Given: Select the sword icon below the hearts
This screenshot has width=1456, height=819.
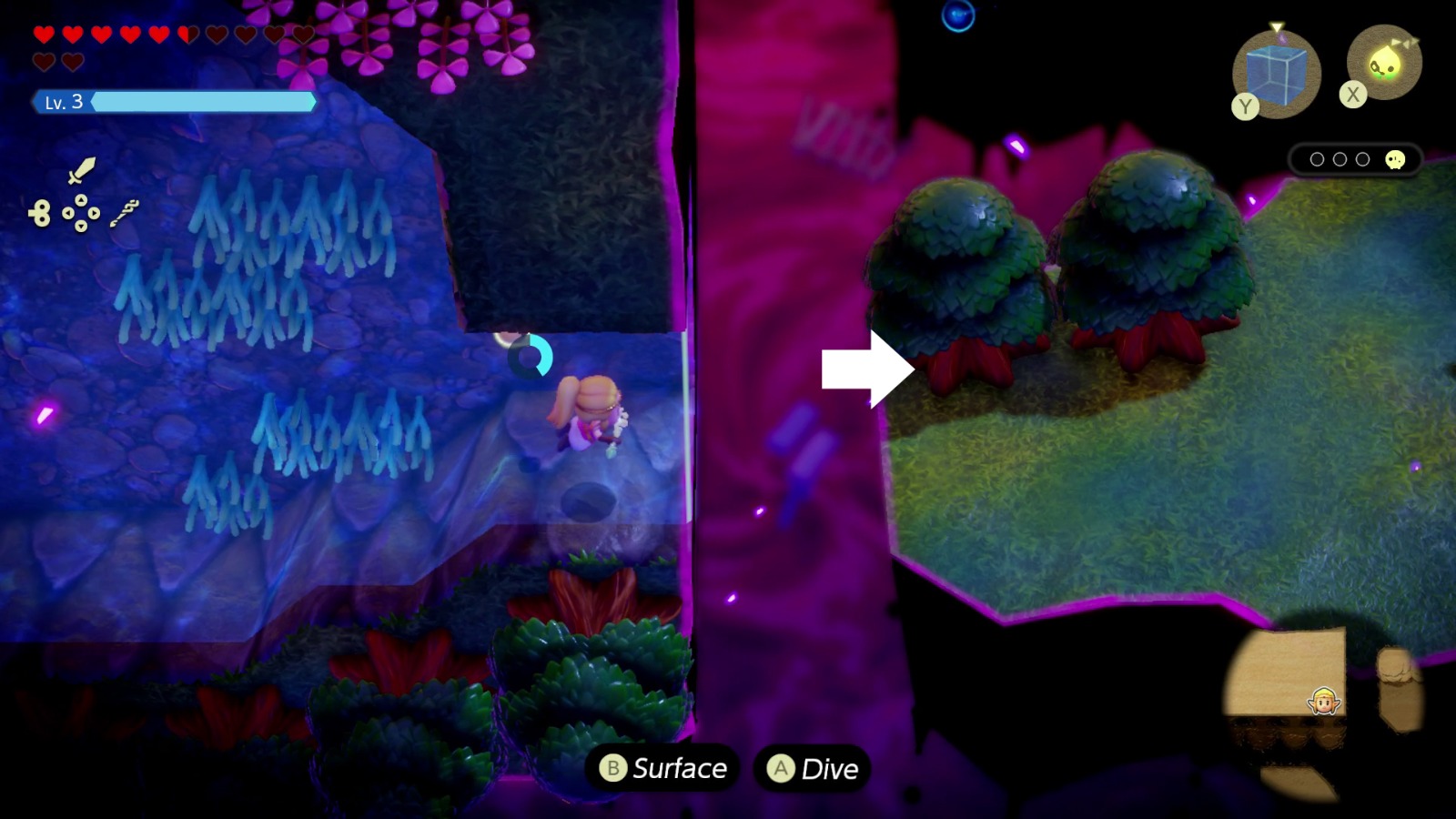Looking at the screenshot, I should point(83,171).
